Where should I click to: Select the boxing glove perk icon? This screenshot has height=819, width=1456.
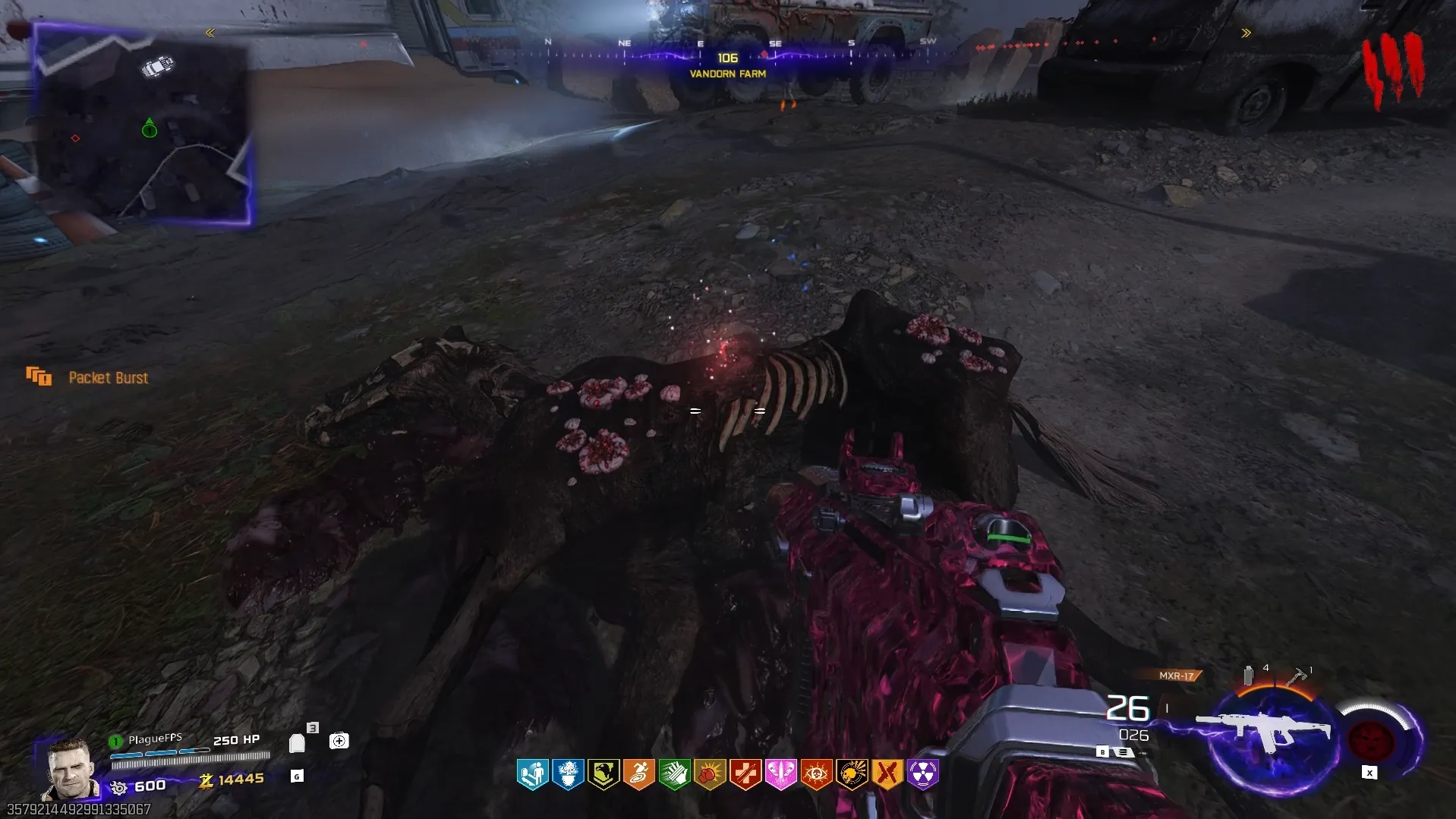click(x=710, y=774)
